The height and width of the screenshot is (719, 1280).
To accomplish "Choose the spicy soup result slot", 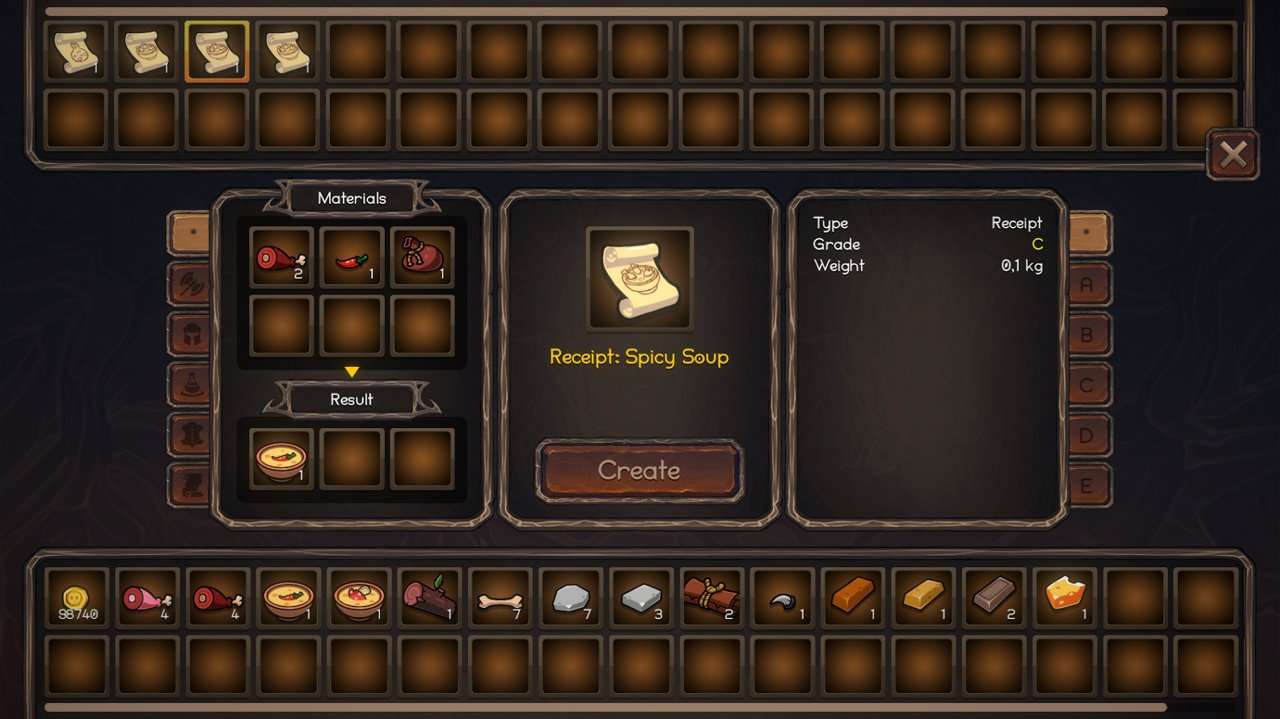I will click(281, 459).
